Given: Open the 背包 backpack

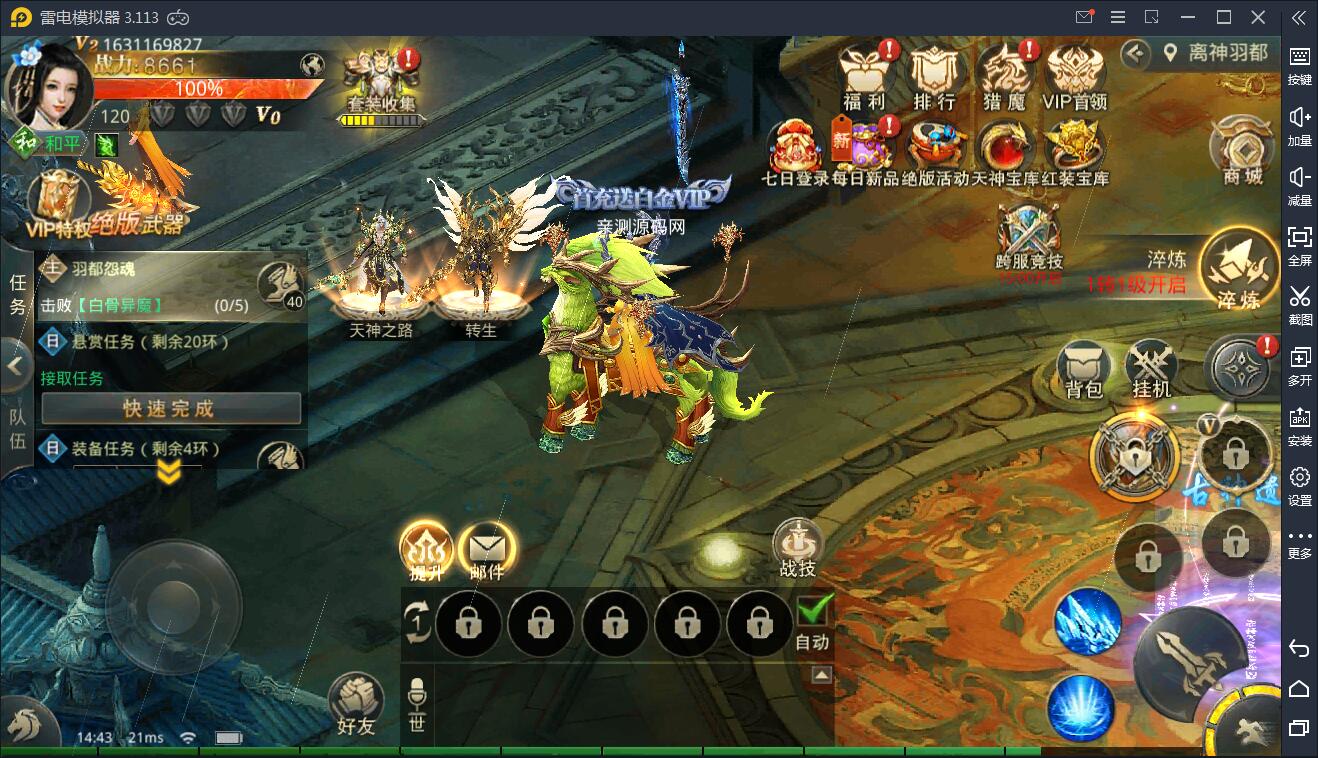Looking at the screenshot, I should 1084,368.
